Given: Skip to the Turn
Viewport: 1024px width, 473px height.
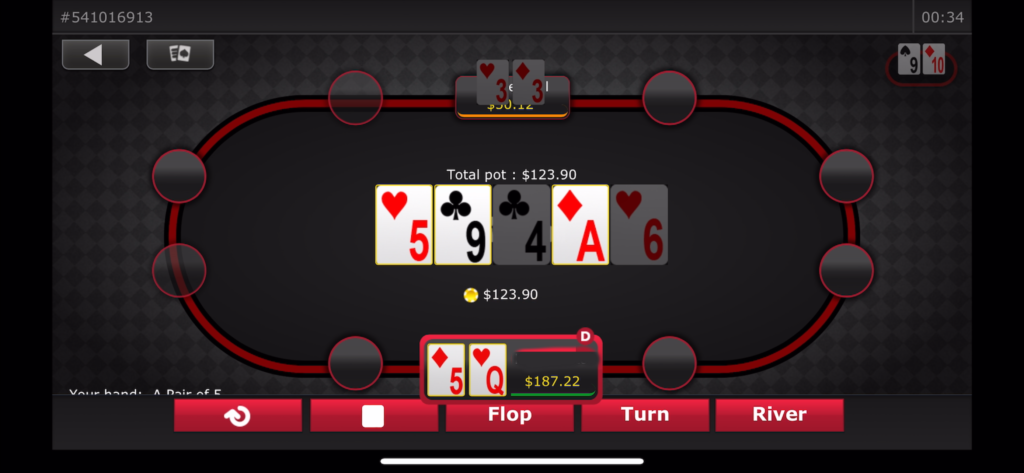Looking at the screenshot, I should [x=645, y=415].
